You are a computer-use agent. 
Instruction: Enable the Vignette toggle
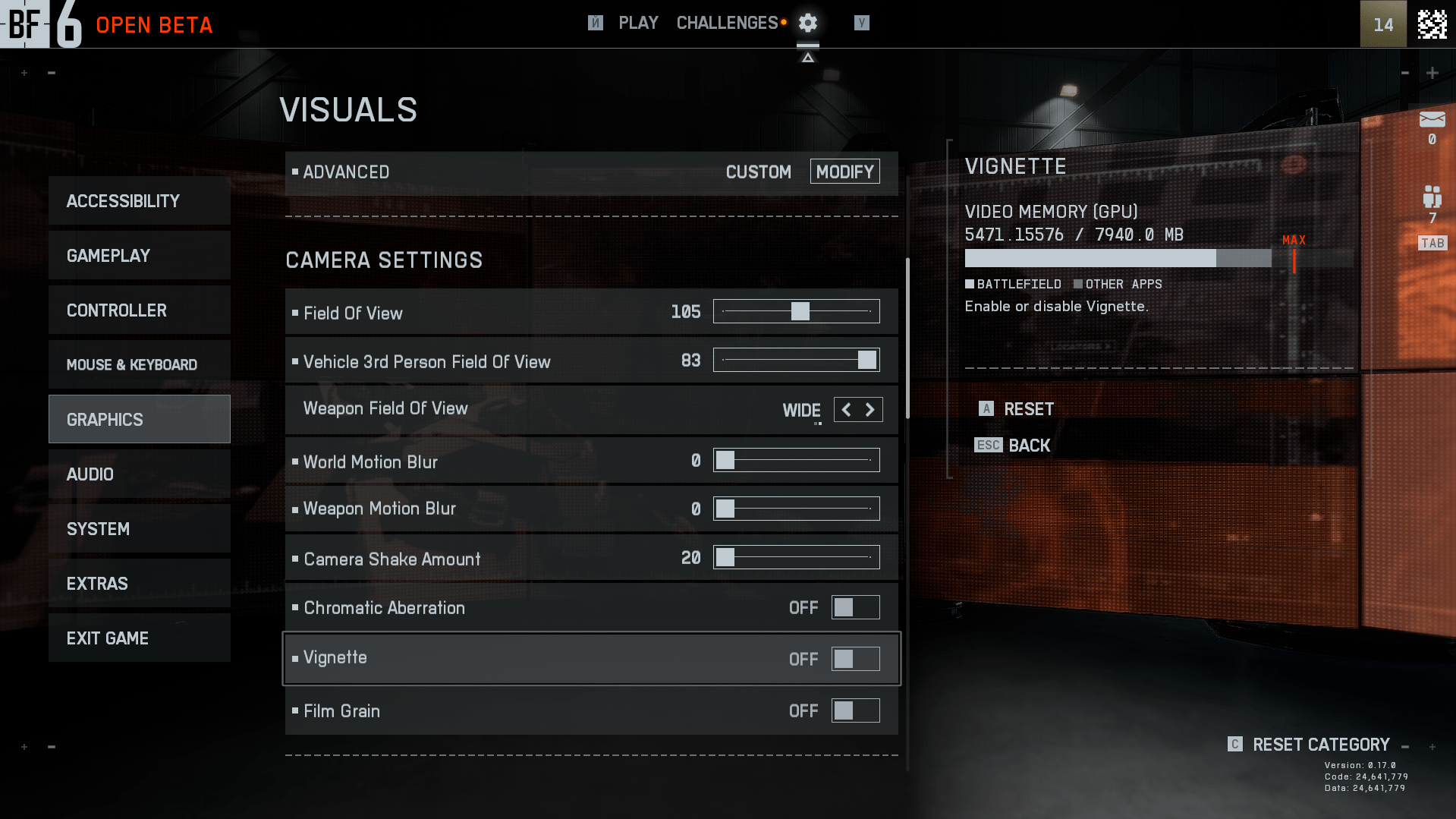coord(855,659)
